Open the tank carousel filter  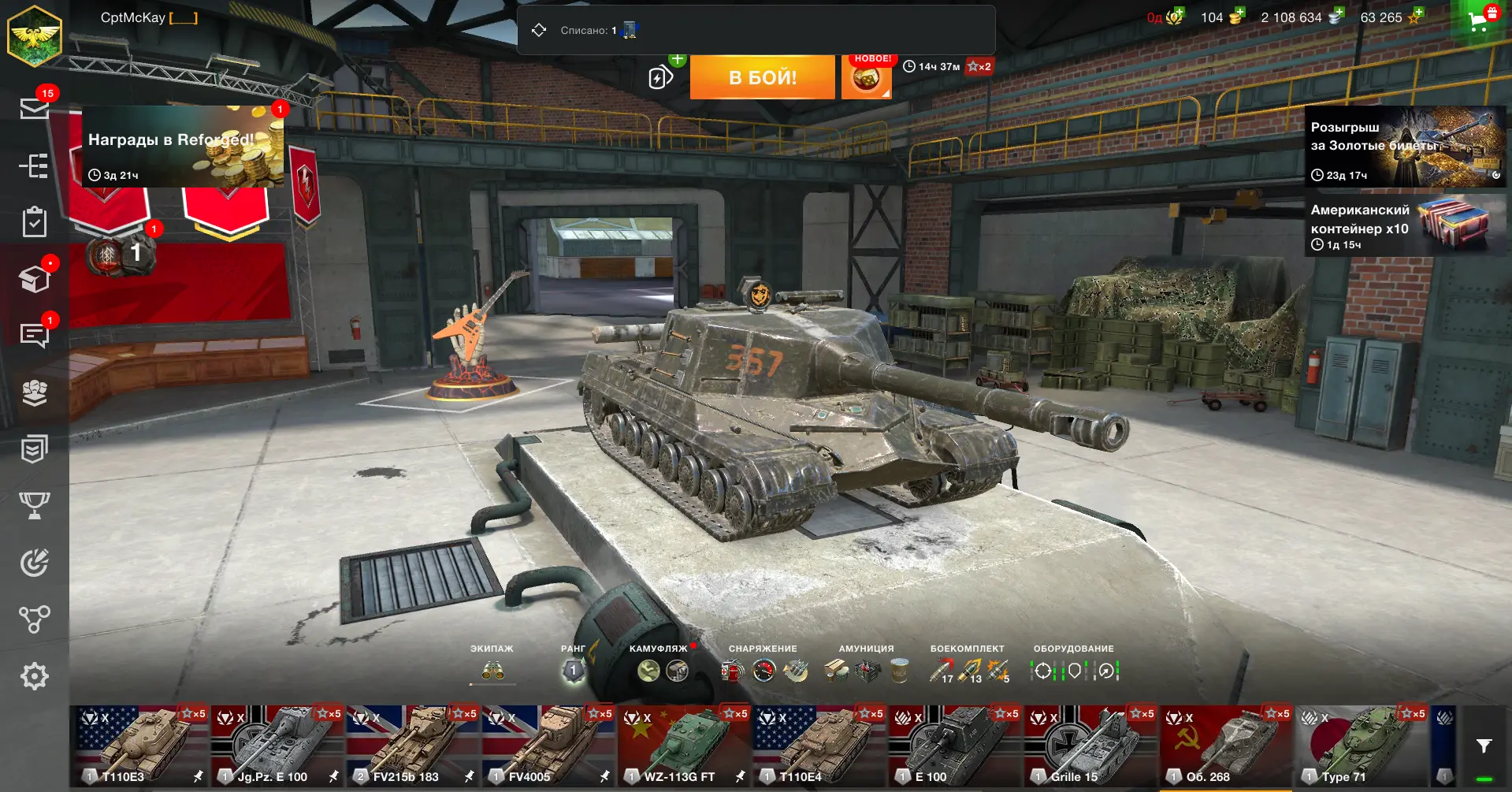click(x=1484, y=746)
